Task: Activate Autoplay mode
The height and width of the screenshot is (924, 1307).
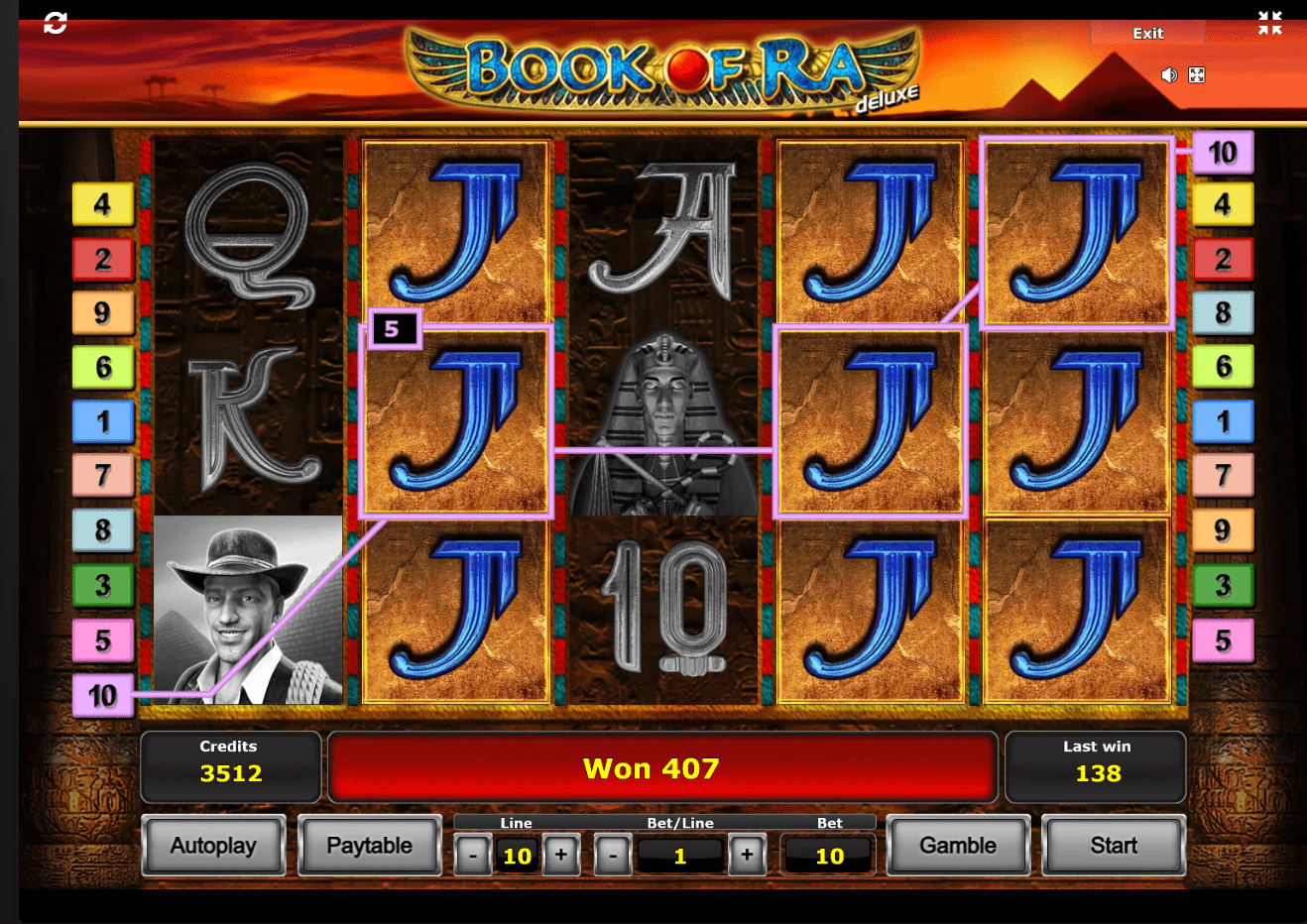Action: click(213, 846)
